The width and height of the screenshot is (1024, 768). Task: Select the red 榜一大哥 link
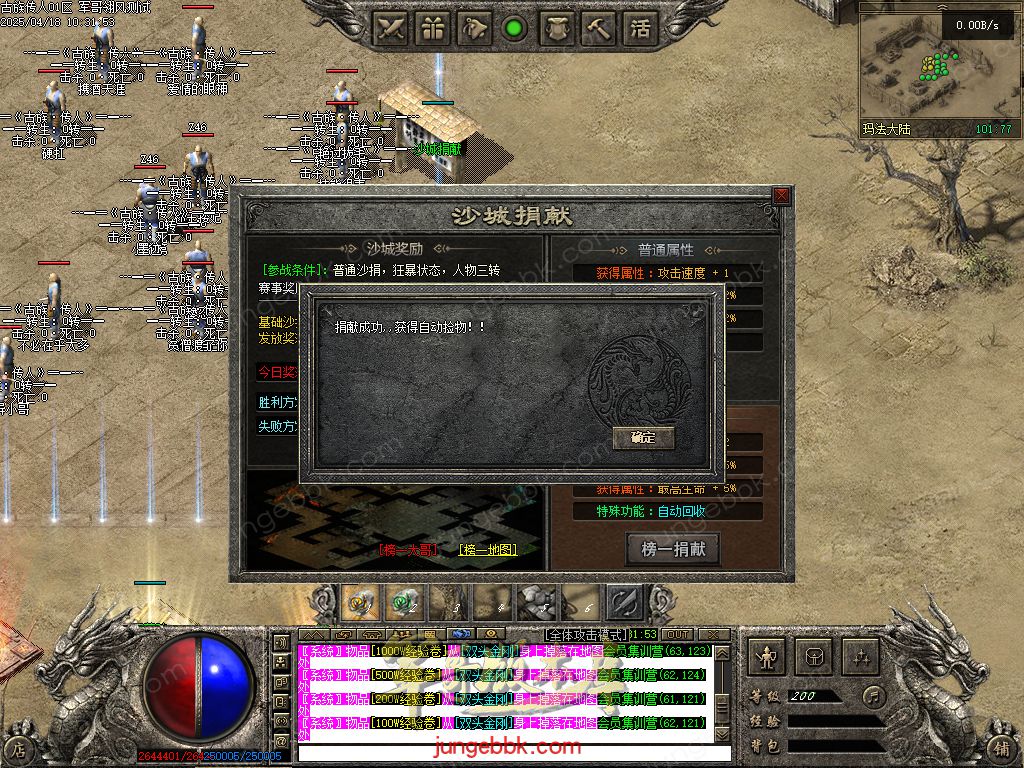click(x=408, y=550)
